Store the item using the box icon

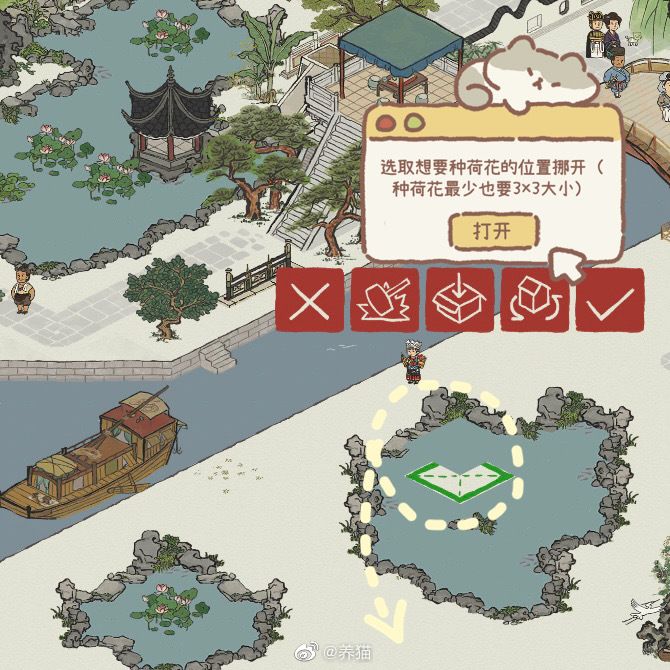(x=460, y=301)
